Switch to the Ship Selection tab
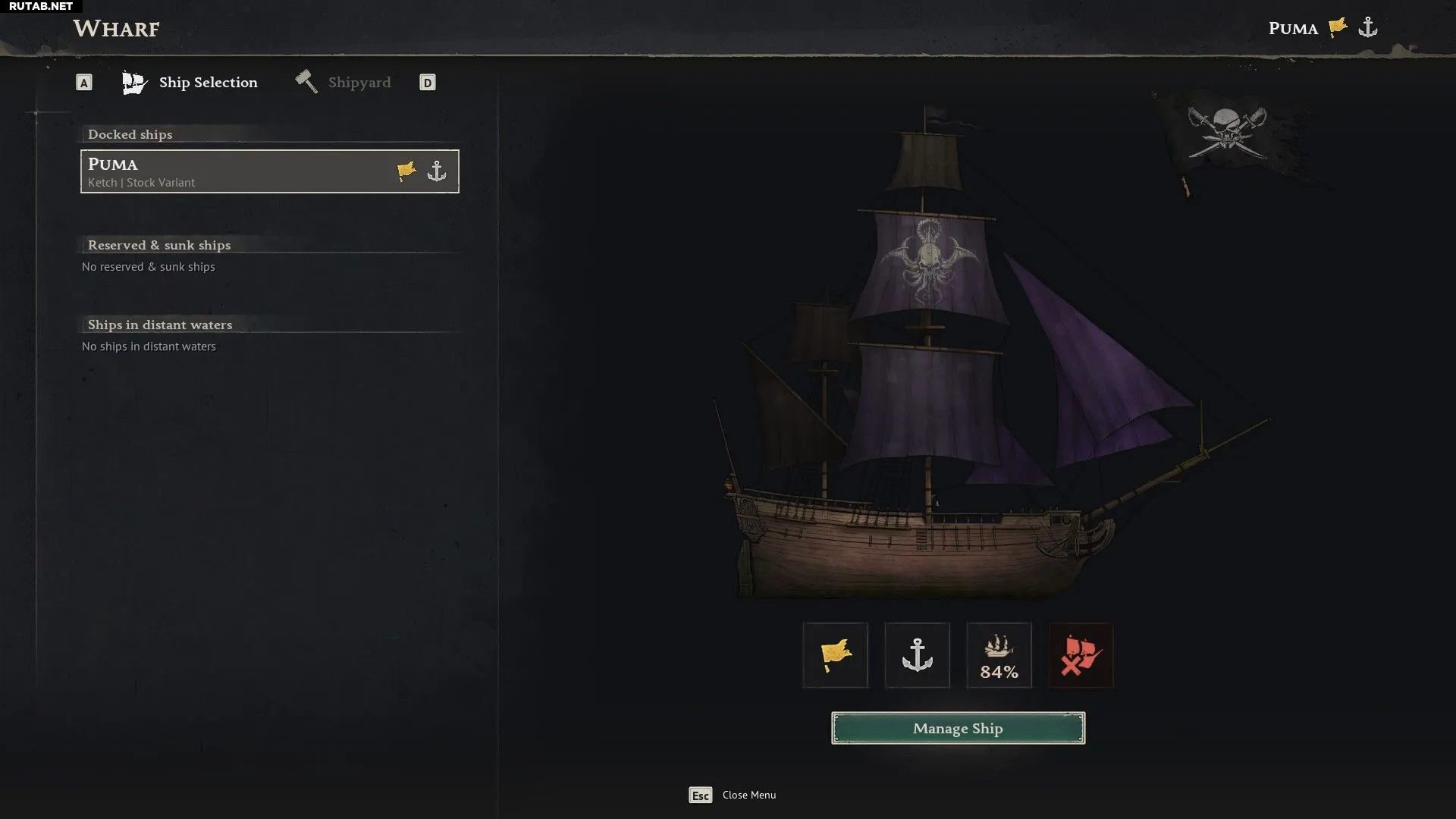 click(x=191, y=83)
